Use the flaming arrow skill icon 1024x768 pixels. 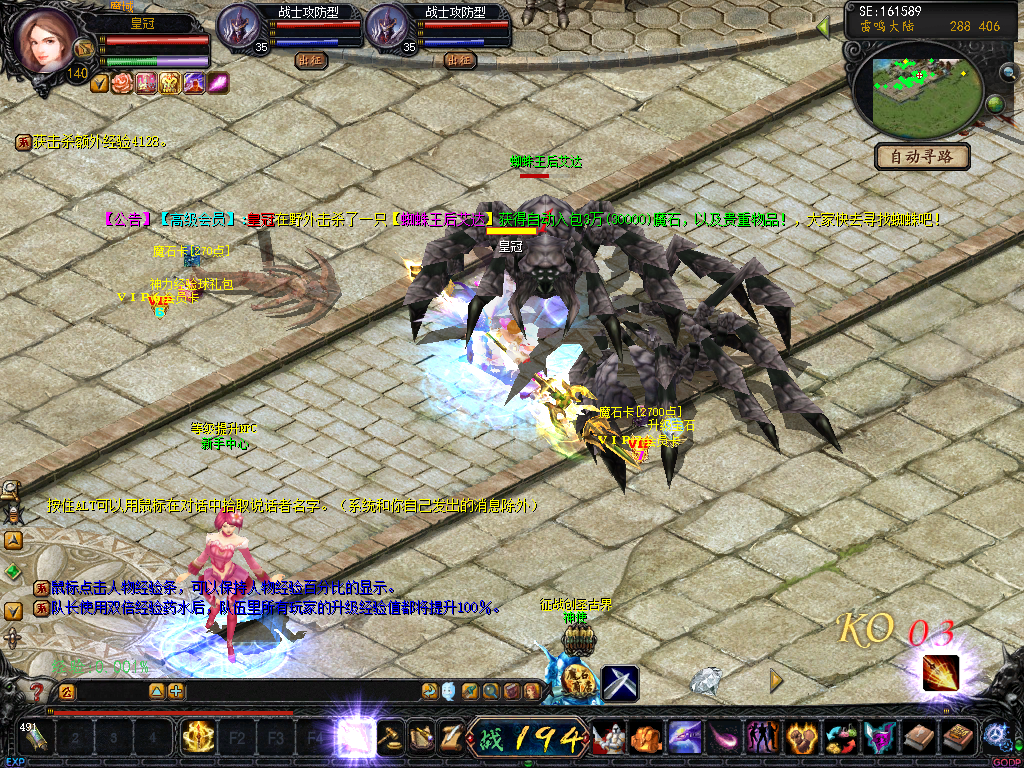[940, 673]
